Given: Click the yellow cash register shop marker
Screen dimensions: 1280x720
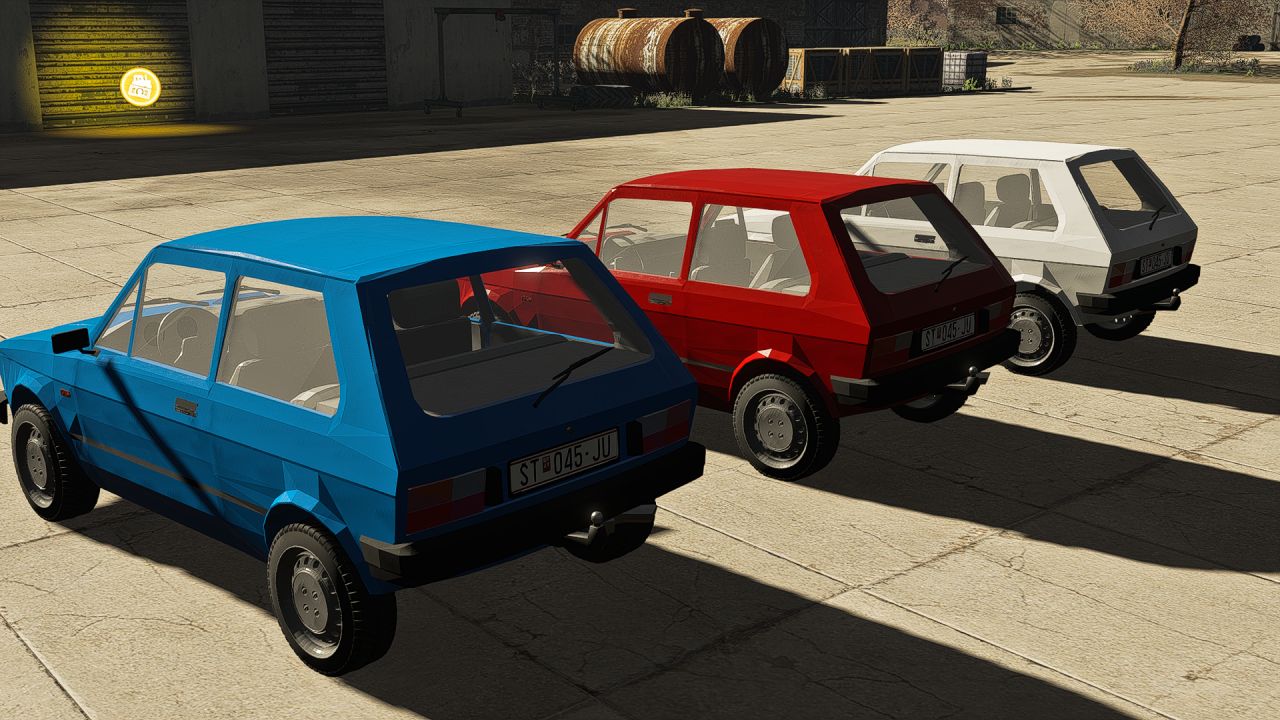Looking at the screenshot, I should 140,87.
